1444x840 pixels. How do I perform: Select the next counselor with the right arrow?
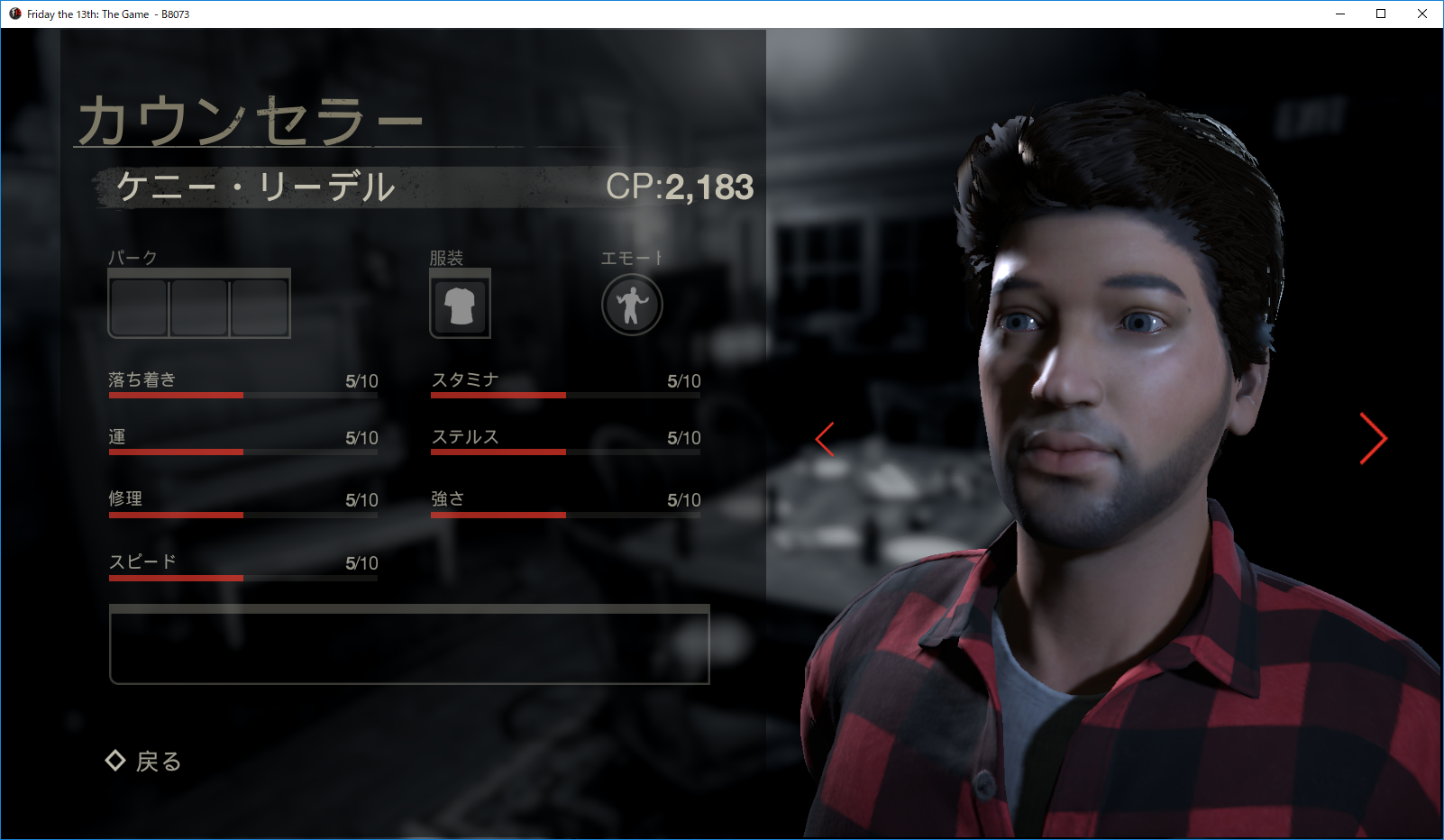point(1373,439)
